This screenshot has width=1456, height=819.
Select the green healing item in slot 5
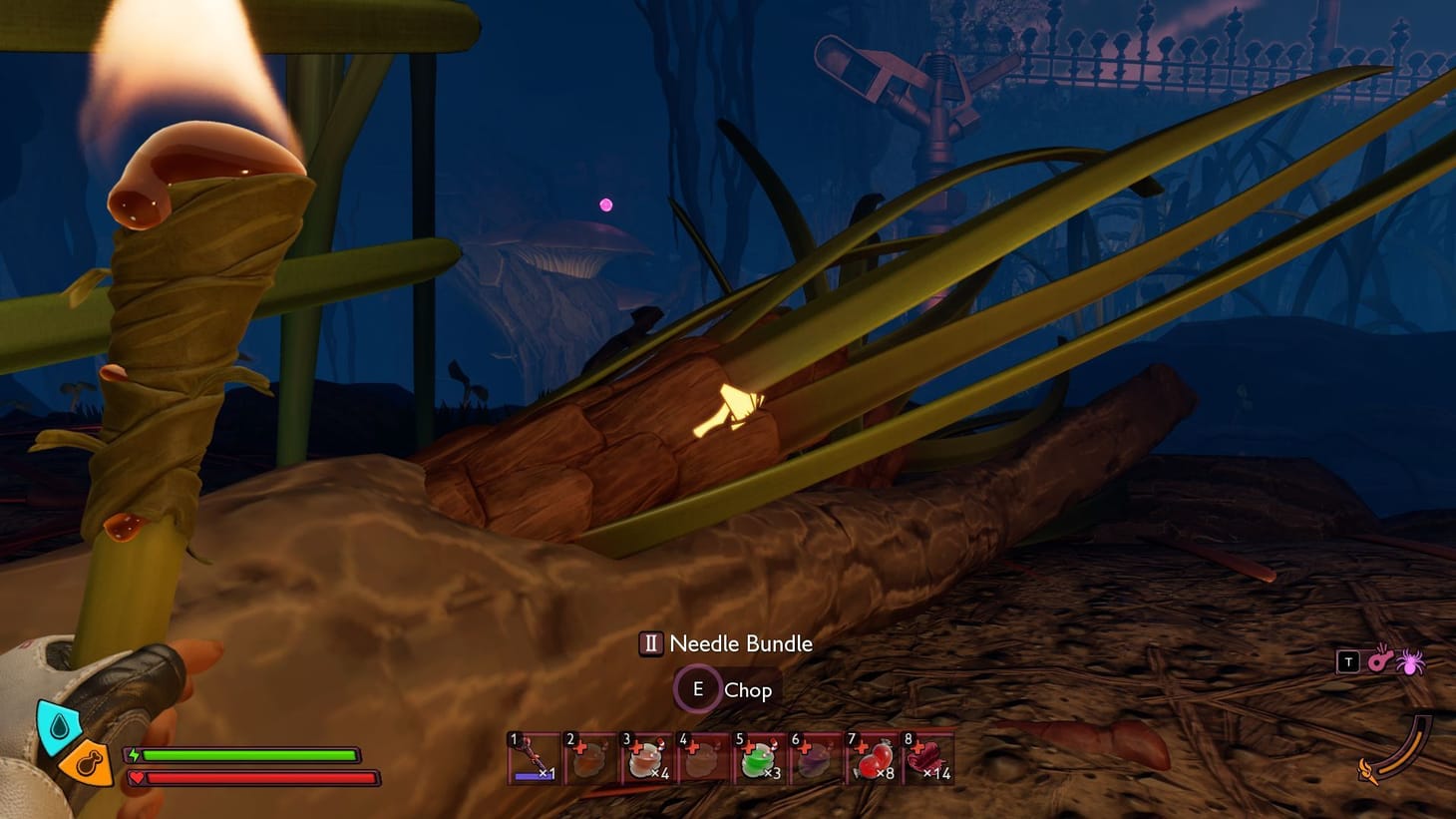click(x=759, y=760)
